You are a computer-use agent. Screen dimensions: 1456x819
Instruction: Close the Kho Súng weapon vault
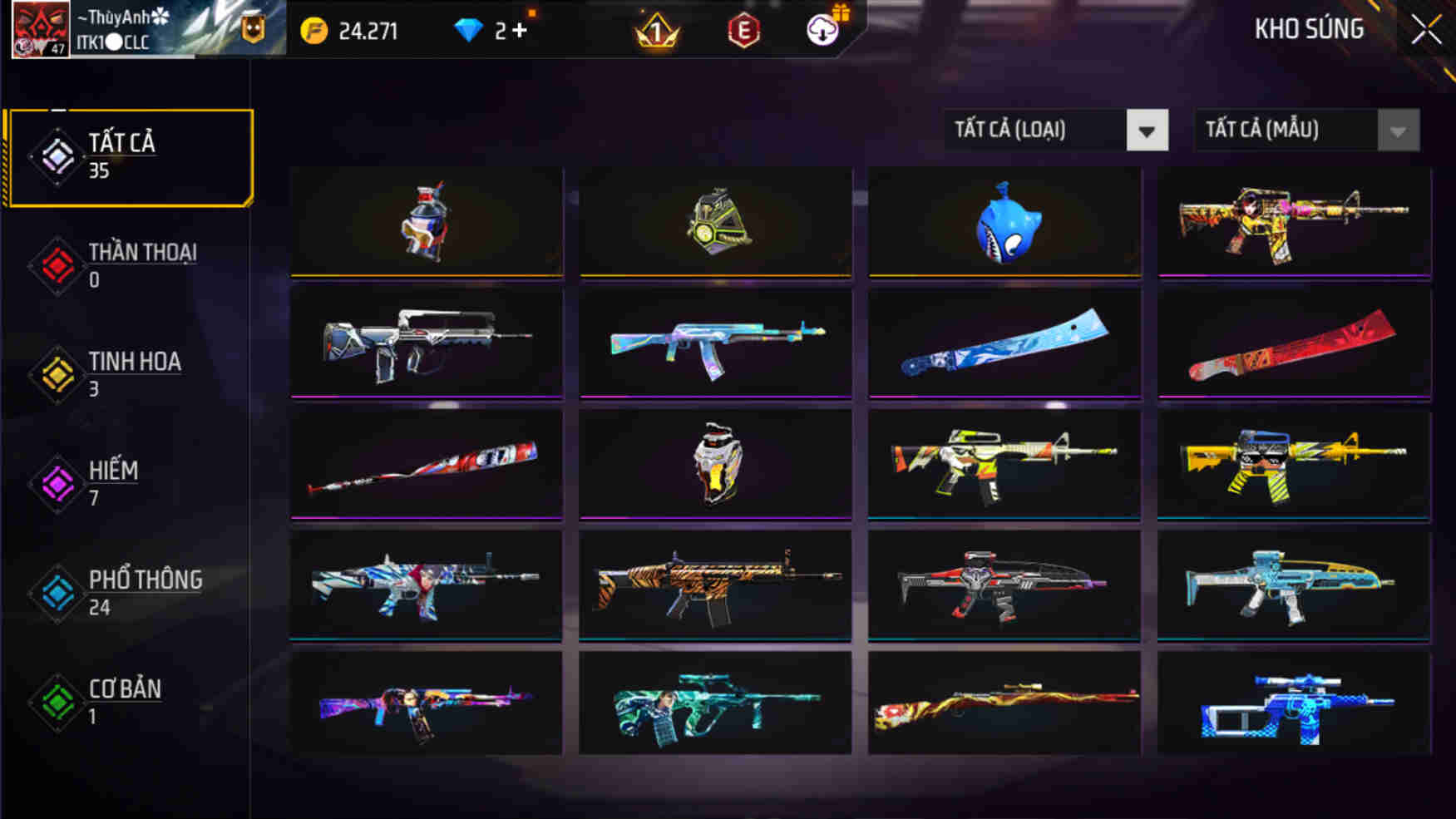point(1426,30)
